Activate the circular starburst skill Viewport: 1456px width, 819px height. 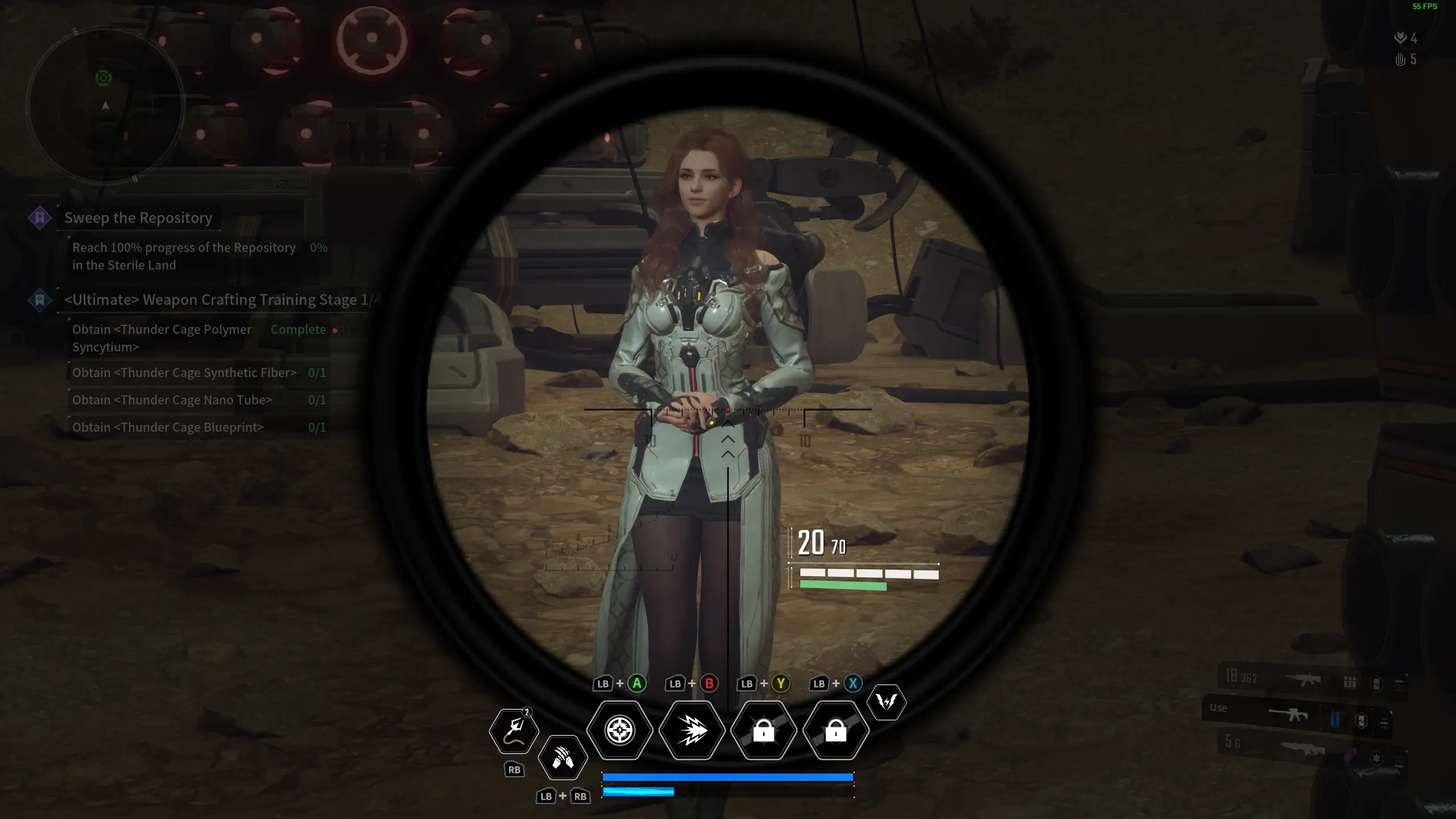click(619, 730)
